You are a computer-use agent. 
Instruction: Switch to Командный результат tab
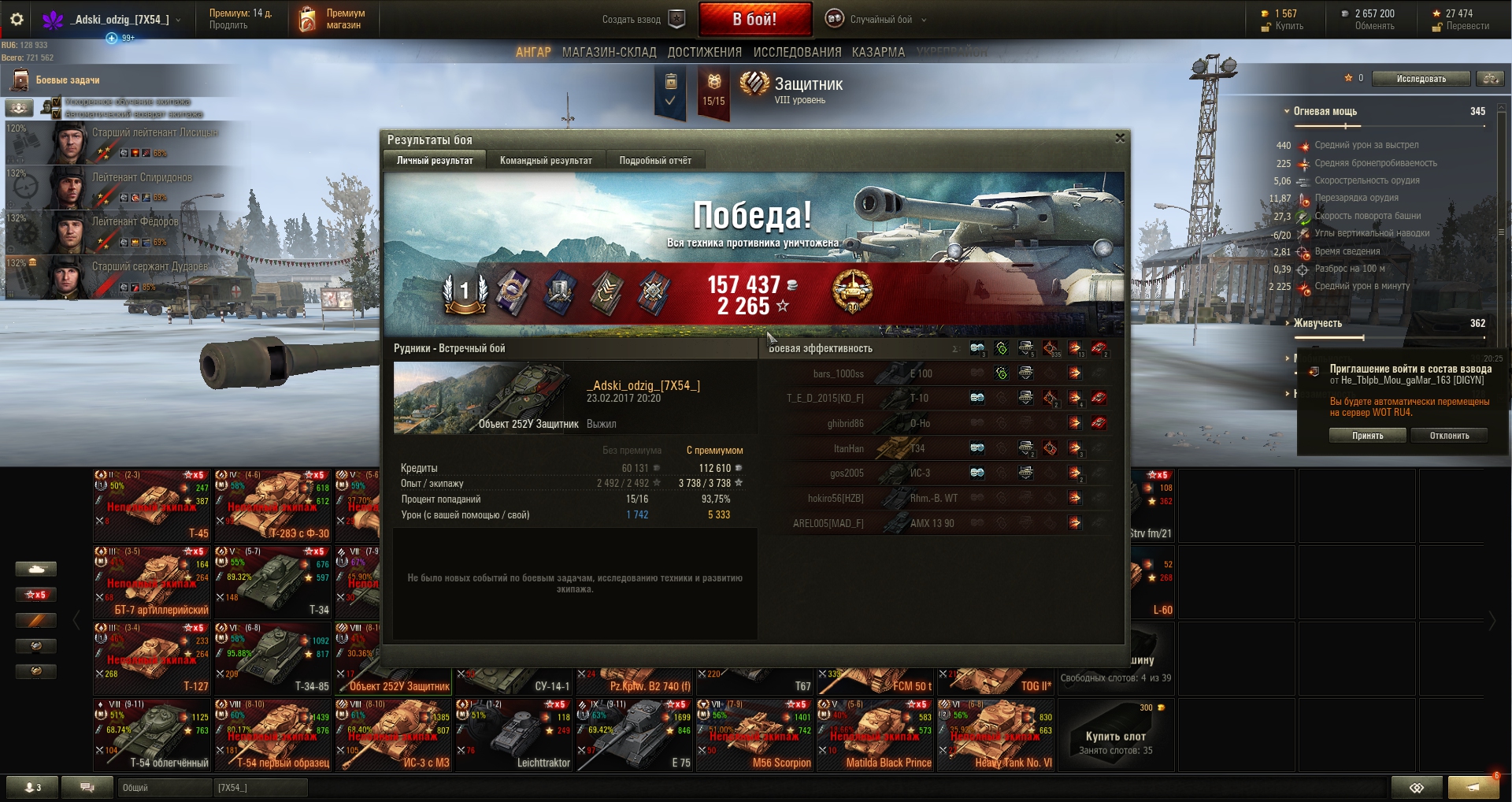point(546,161)
